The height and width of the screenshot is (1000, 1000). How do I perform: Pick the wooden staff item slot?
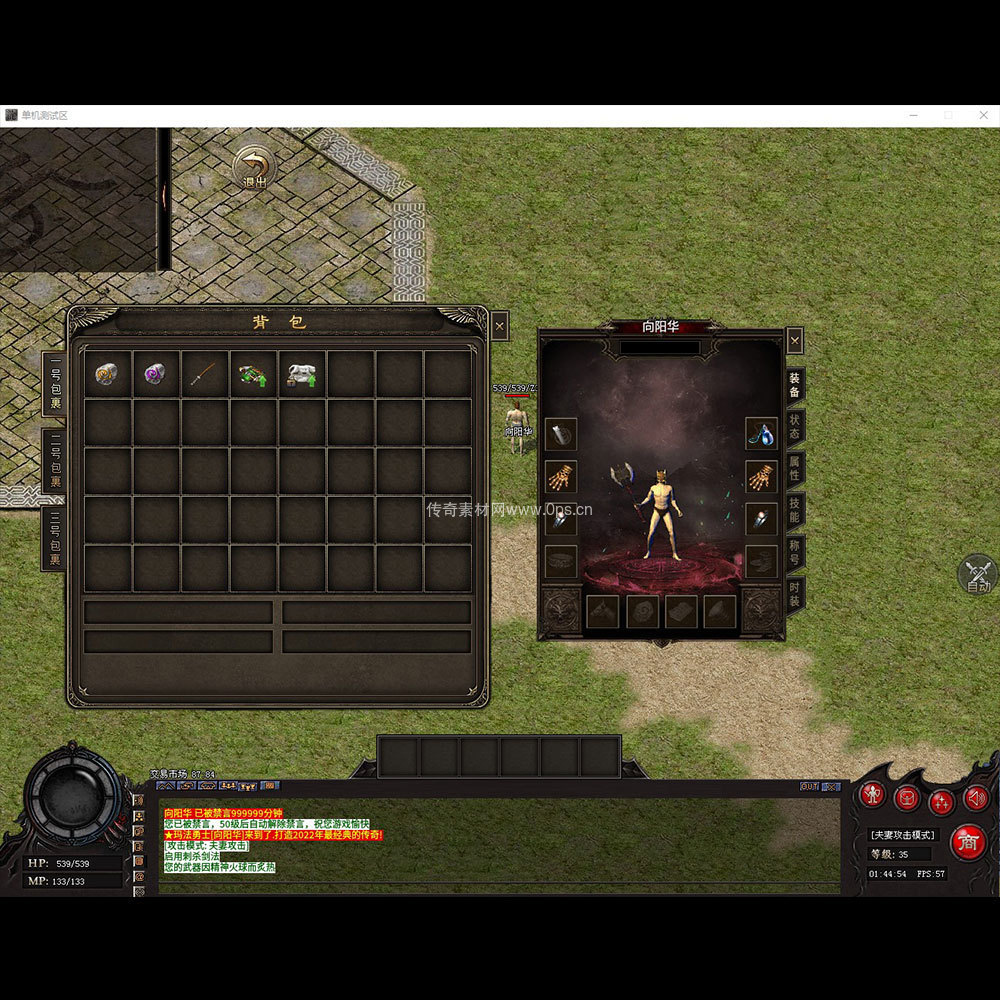pyautogui.click(x=205, y=374)
